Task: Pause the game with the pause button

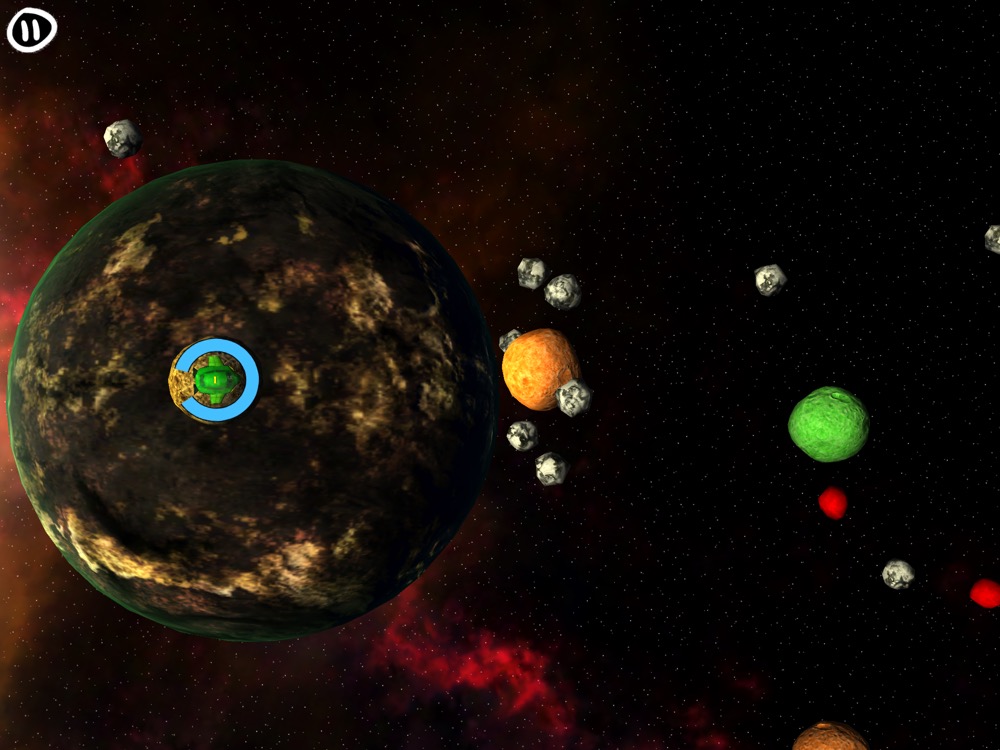Action: [32, 31]
